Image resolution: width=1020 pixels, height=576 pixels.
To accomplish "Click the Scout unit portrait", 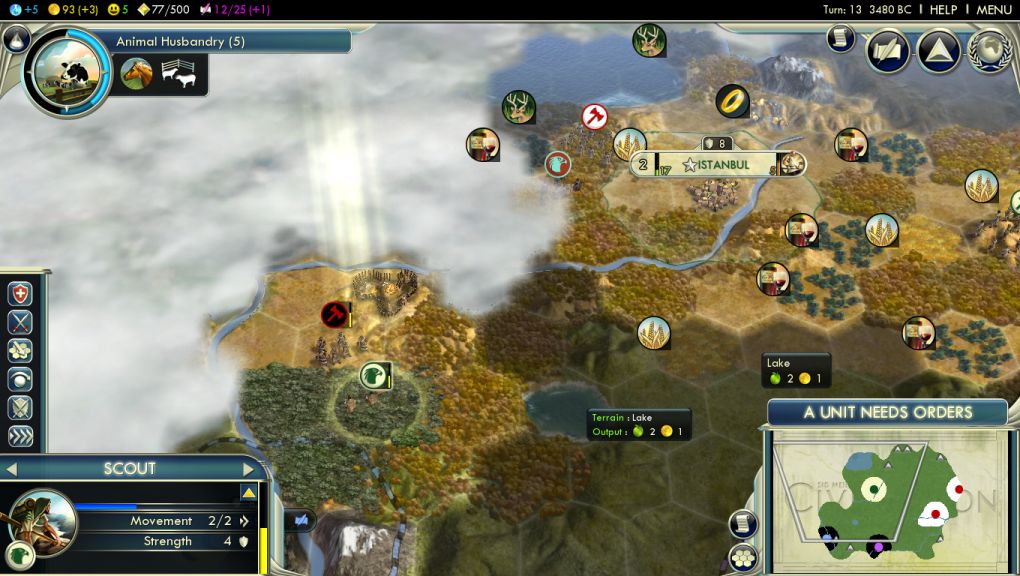I will 42,523.
